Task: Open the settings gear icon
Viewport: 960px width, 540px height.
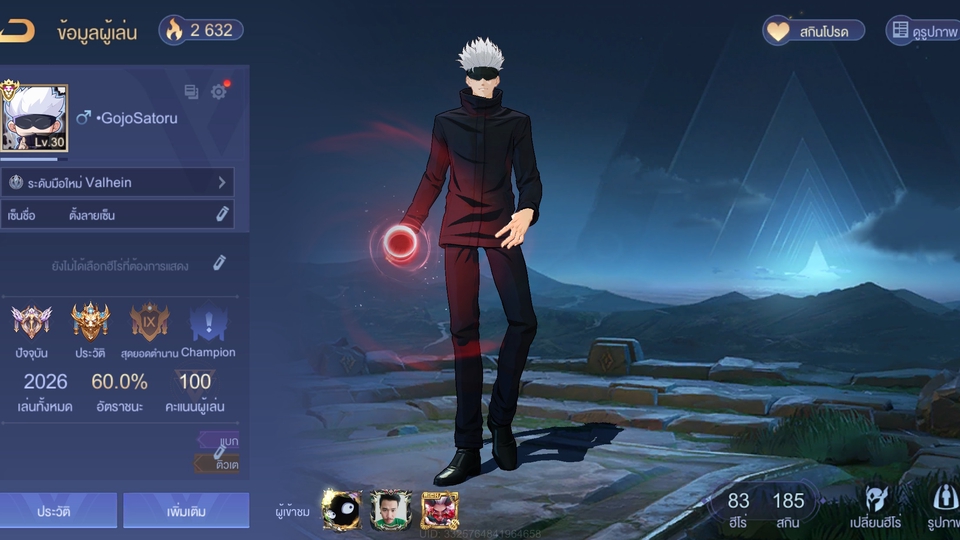Action: point(219,92)
